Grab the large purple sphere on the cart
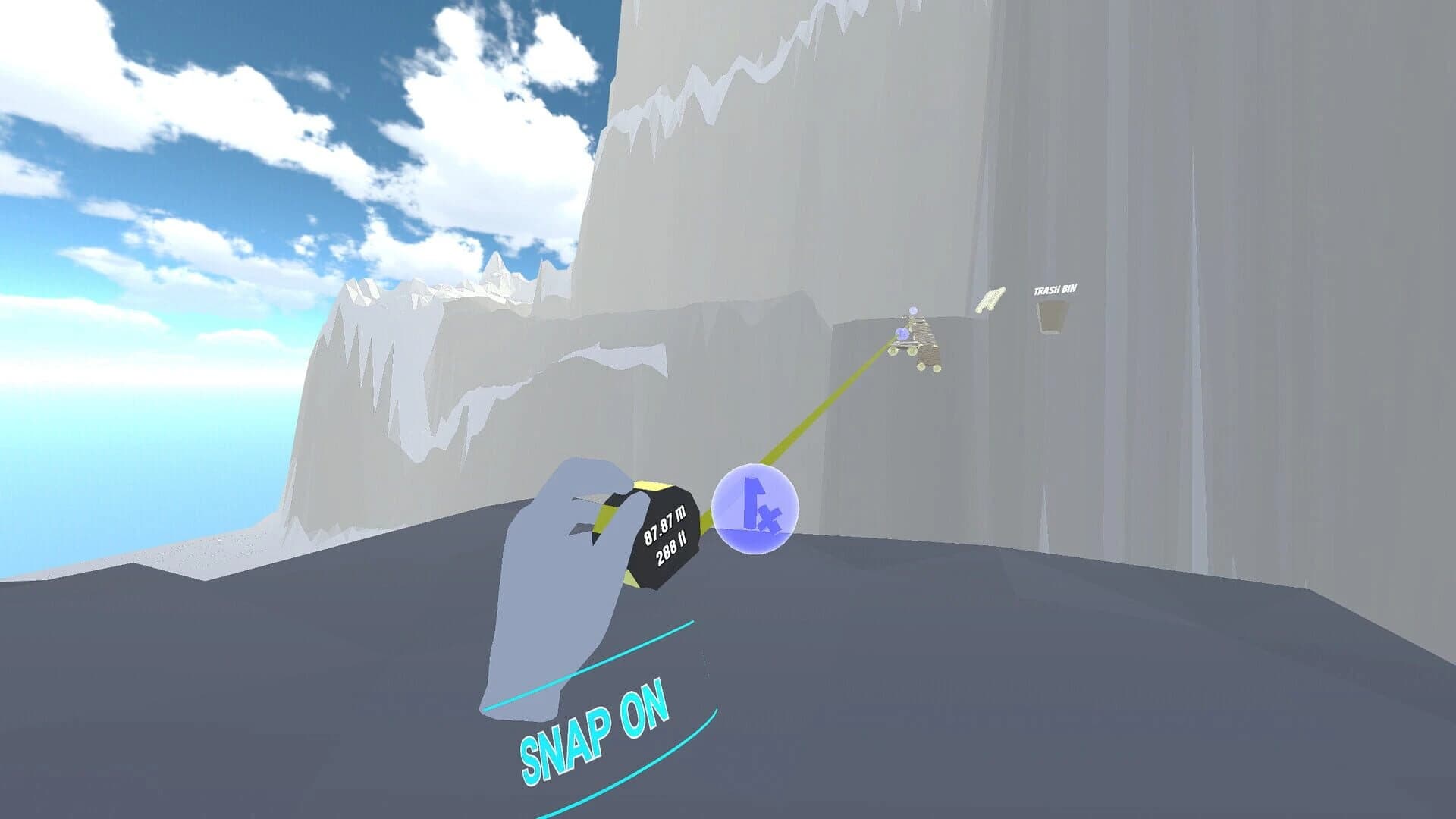This screenshot has height=819, width=1456. [x=902, y=334]
